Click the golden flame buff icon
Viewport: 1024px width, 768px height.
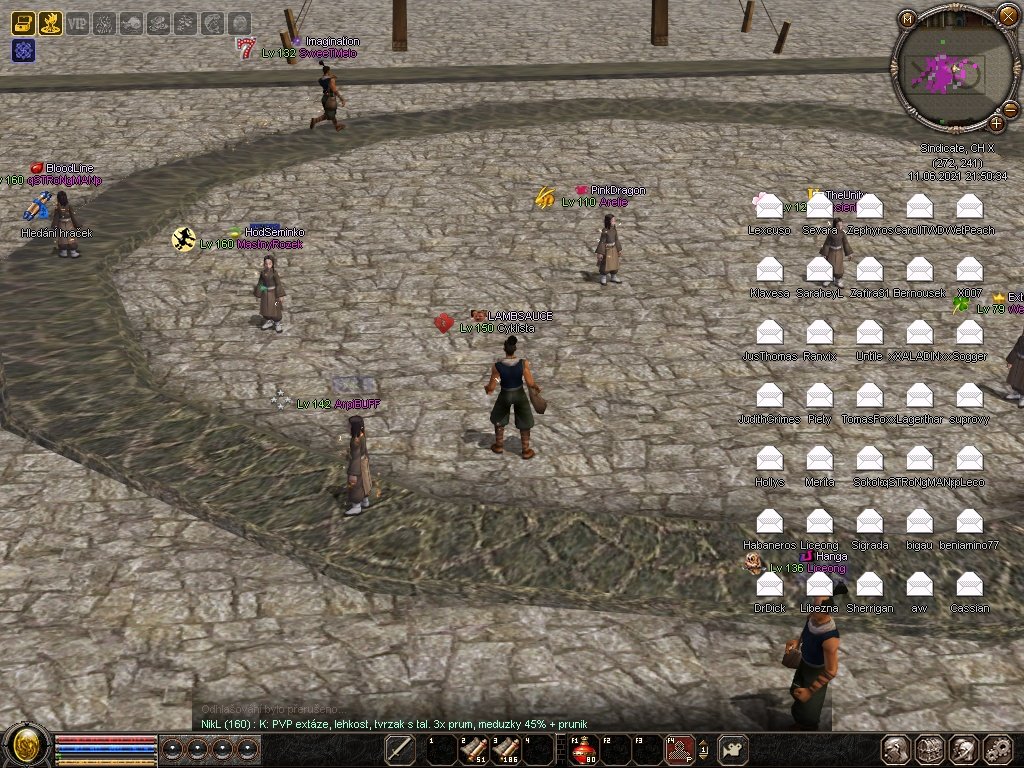[x=50, y=23]
